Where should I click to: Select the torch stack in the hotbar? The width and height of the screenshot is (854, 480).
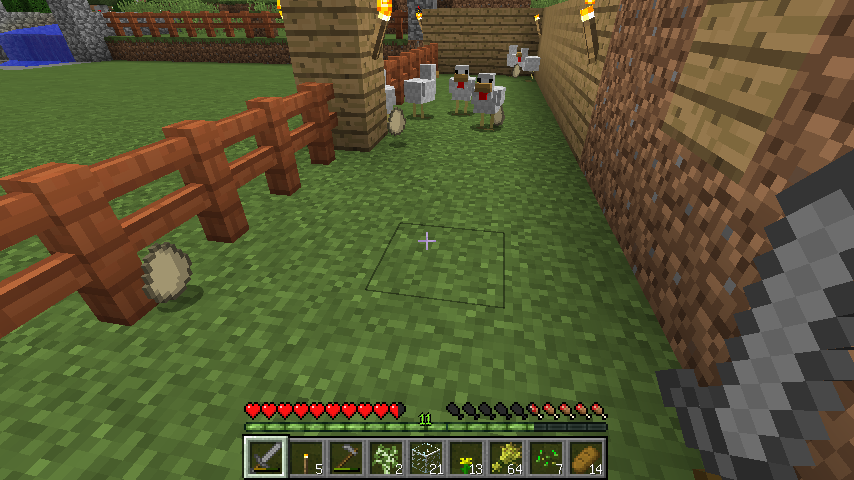(x=306, y=457)
